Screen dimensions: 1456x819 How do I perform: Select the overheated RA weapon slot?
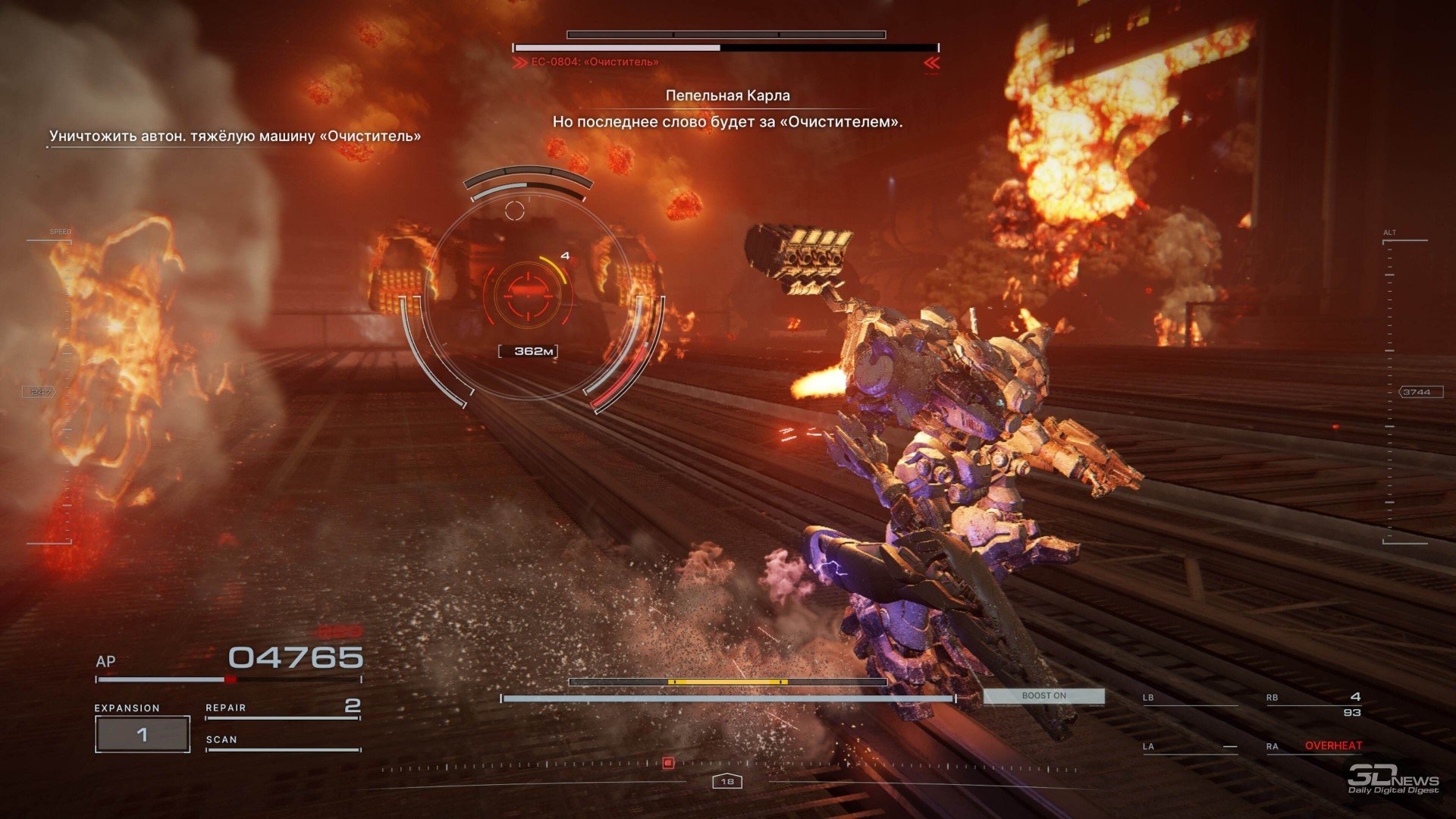(1313, 746)
